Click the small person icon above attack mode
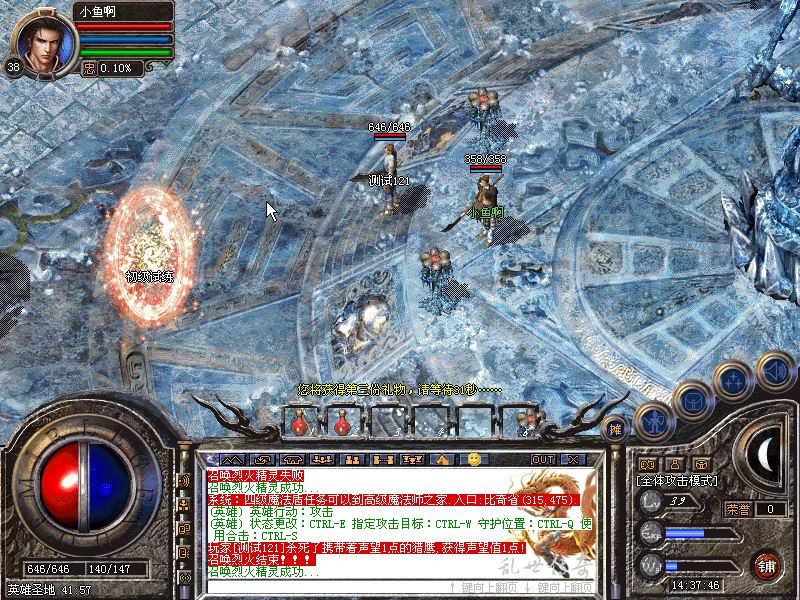The image size is (800, 600). pos(674,464)
